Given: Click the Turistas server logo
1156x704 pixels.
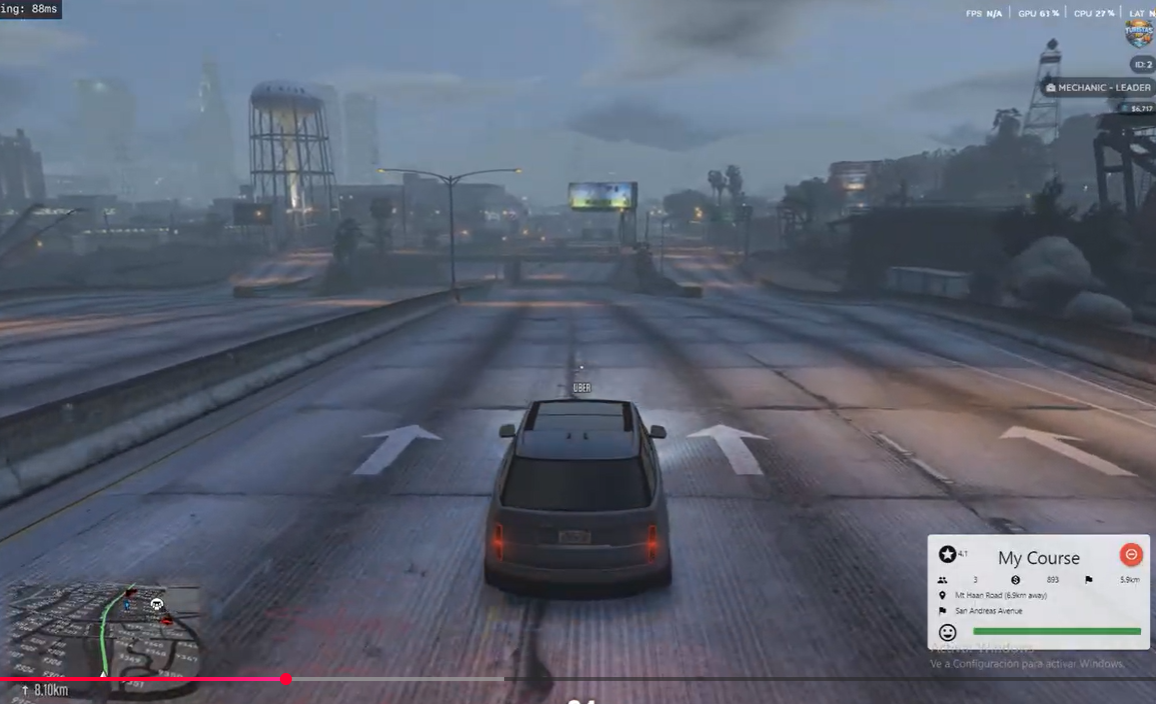Looking at the screenshot, I should pos(1139,33).
